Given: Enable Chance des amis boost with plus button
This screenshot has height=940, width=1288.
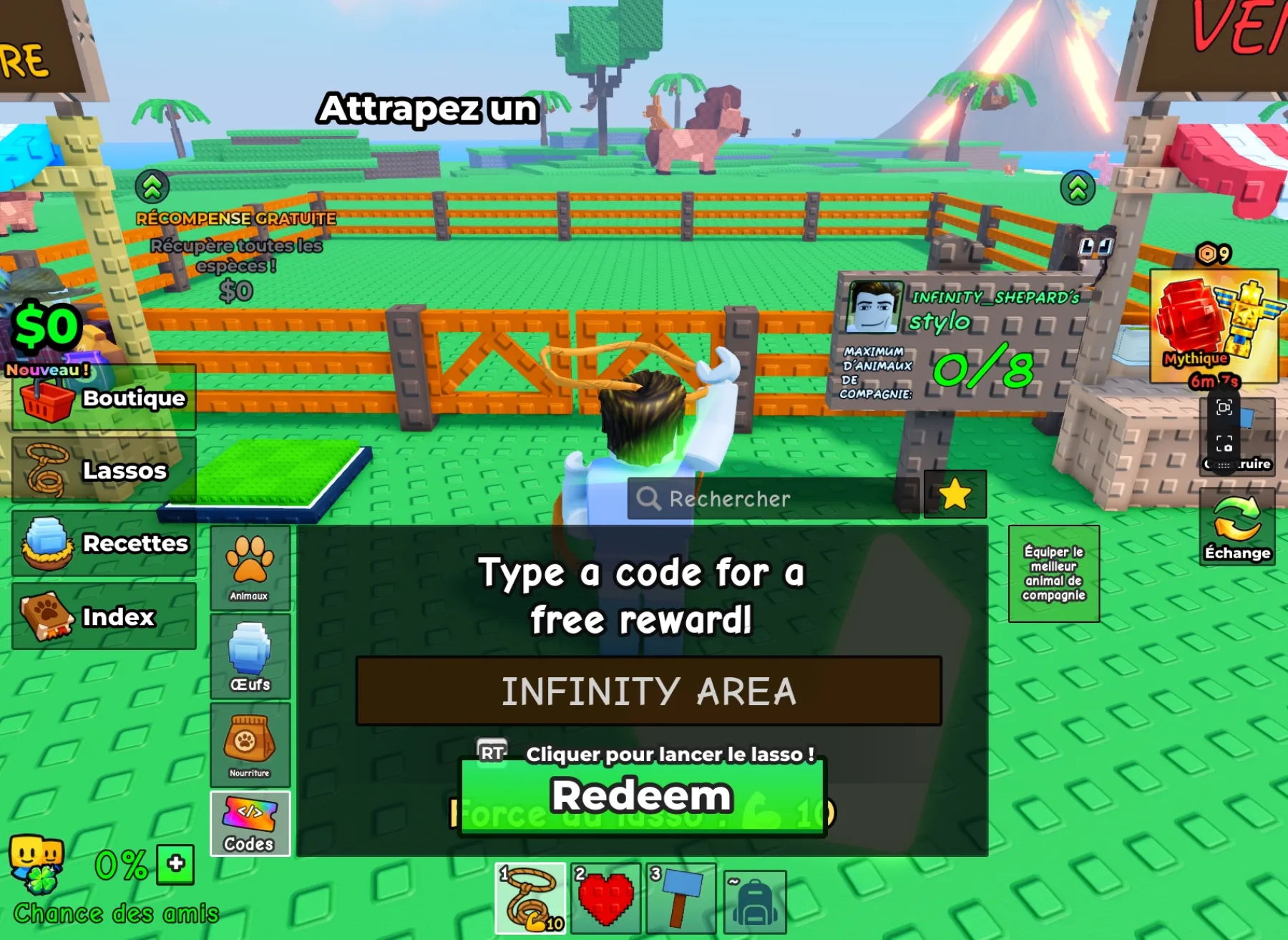Looking at the screenshot, I should coord(174,866).
